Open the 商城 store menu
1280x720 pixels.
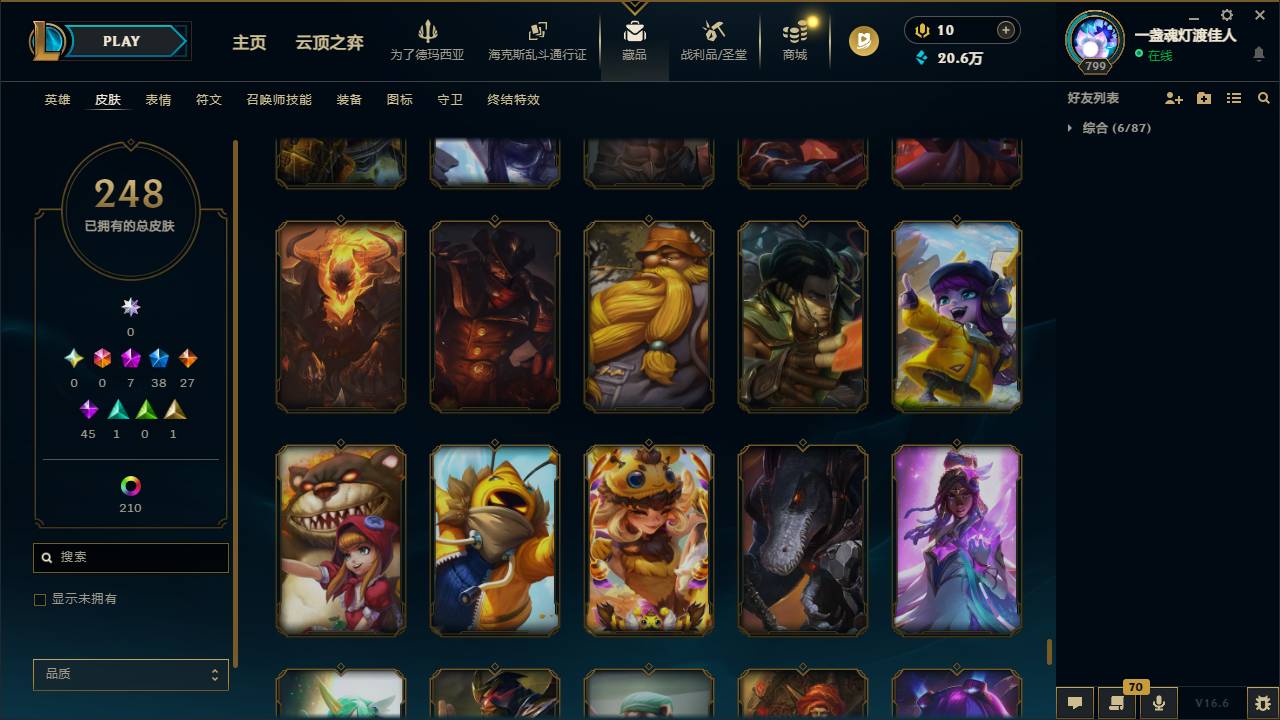794,42
